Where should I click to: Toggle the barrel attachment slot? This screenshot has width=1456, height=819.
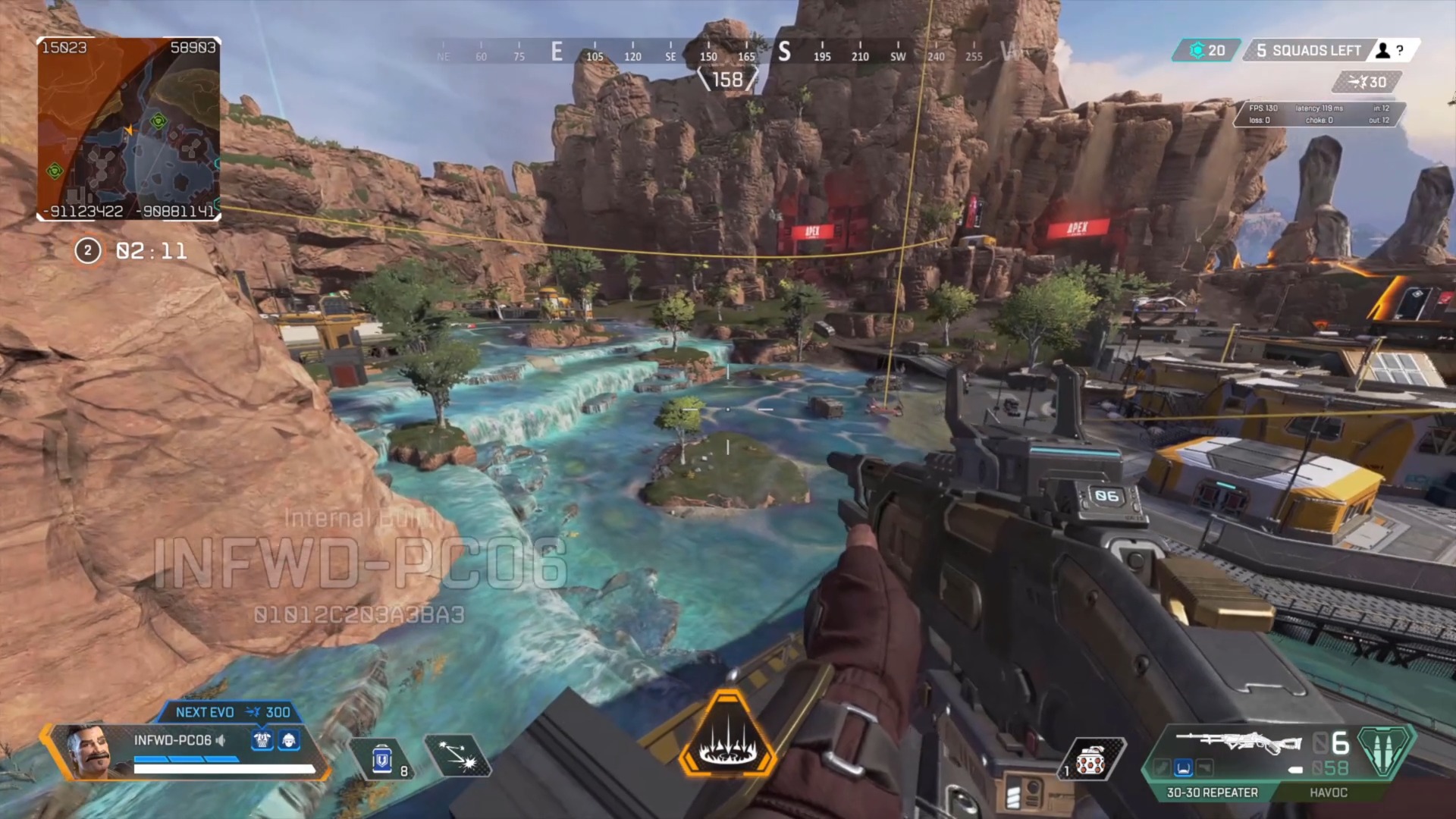point(1163,767)
